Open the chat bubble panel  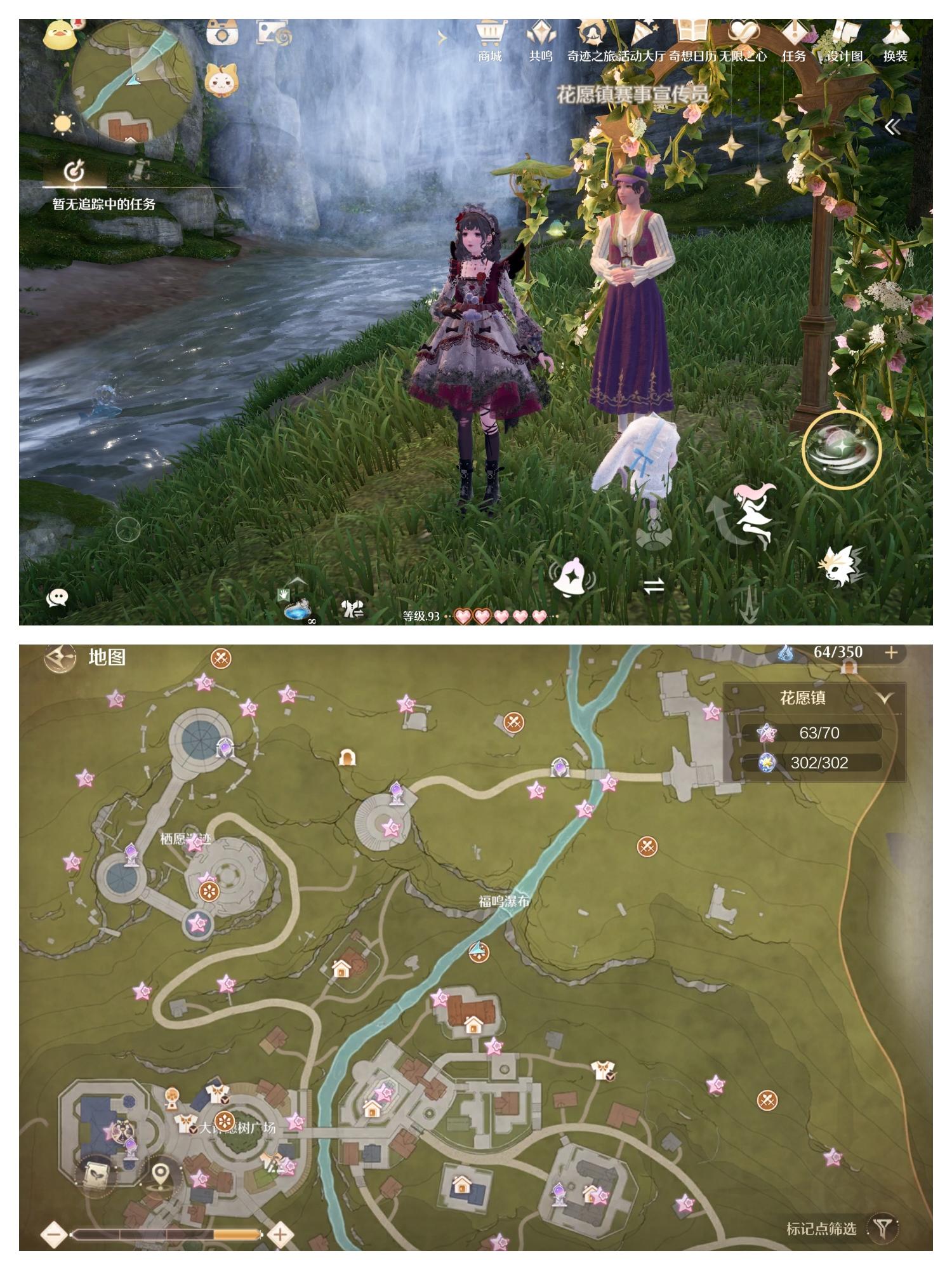click(x=57, y=597)
